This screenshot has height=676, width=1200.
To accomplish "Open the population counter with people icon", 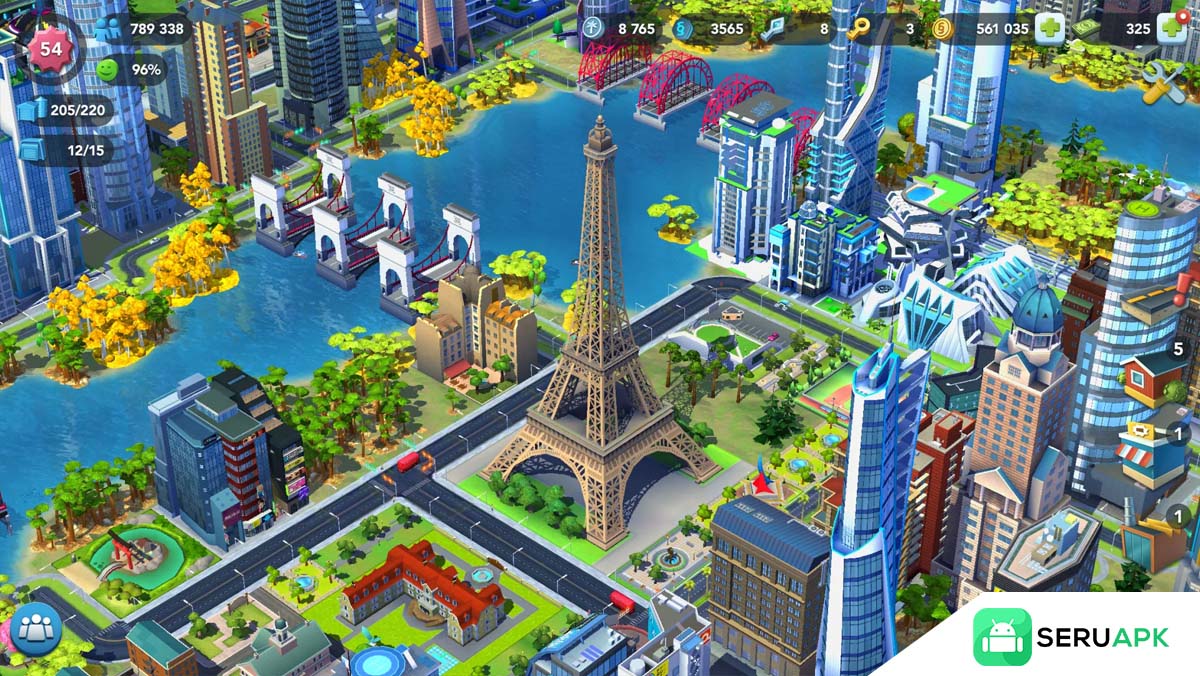I will 108,28.
